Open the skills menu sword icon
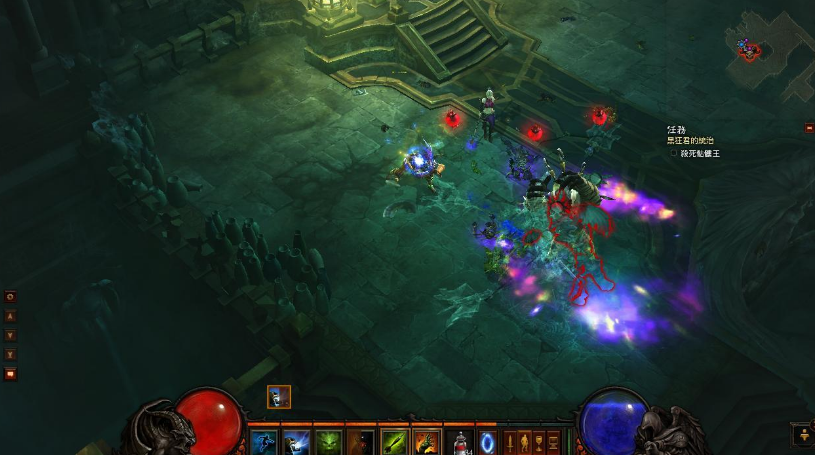This screenshot has width=815, height=455. pos(510,441)
